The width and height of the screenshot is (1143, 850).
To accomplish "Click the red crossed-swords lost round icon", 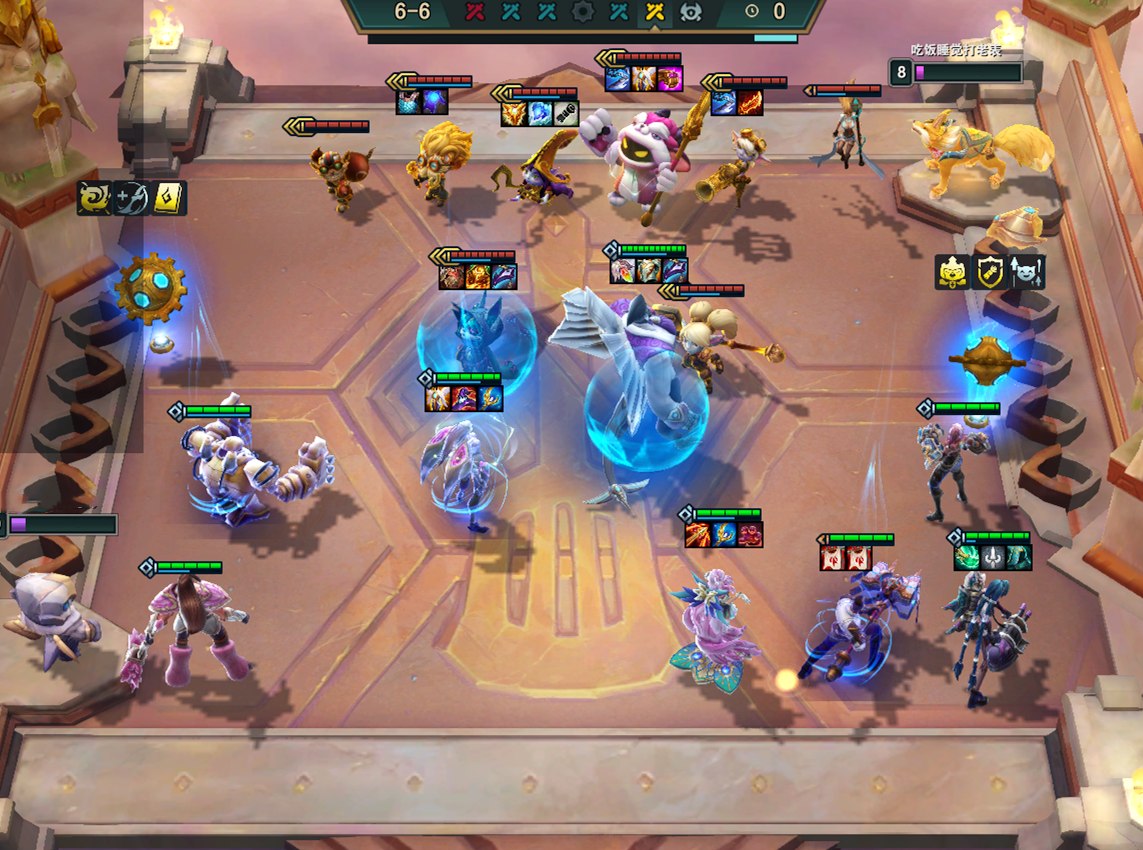I will [x=477, y=13].
